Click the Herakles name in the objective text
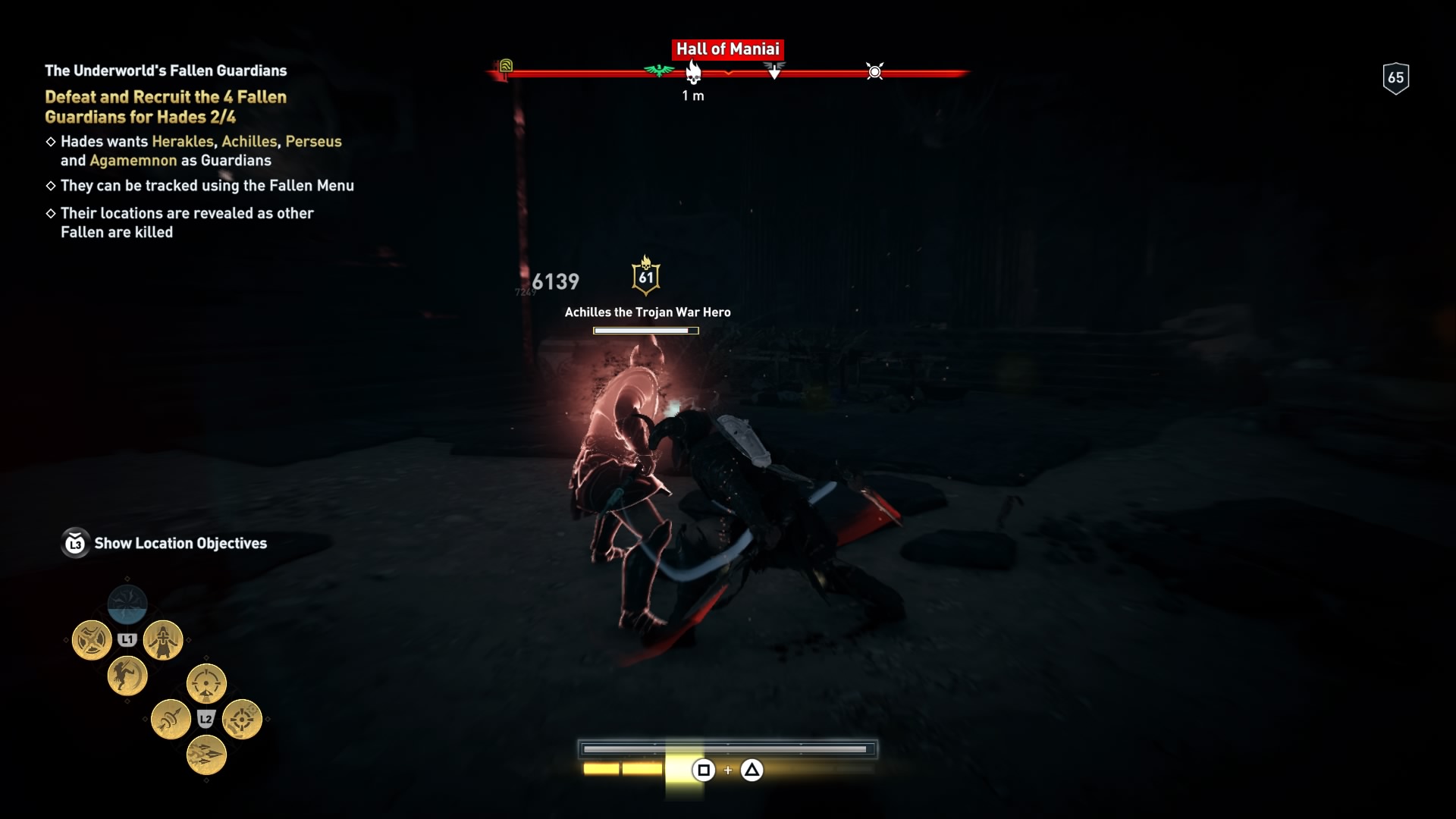 click(x=182, y=142)
